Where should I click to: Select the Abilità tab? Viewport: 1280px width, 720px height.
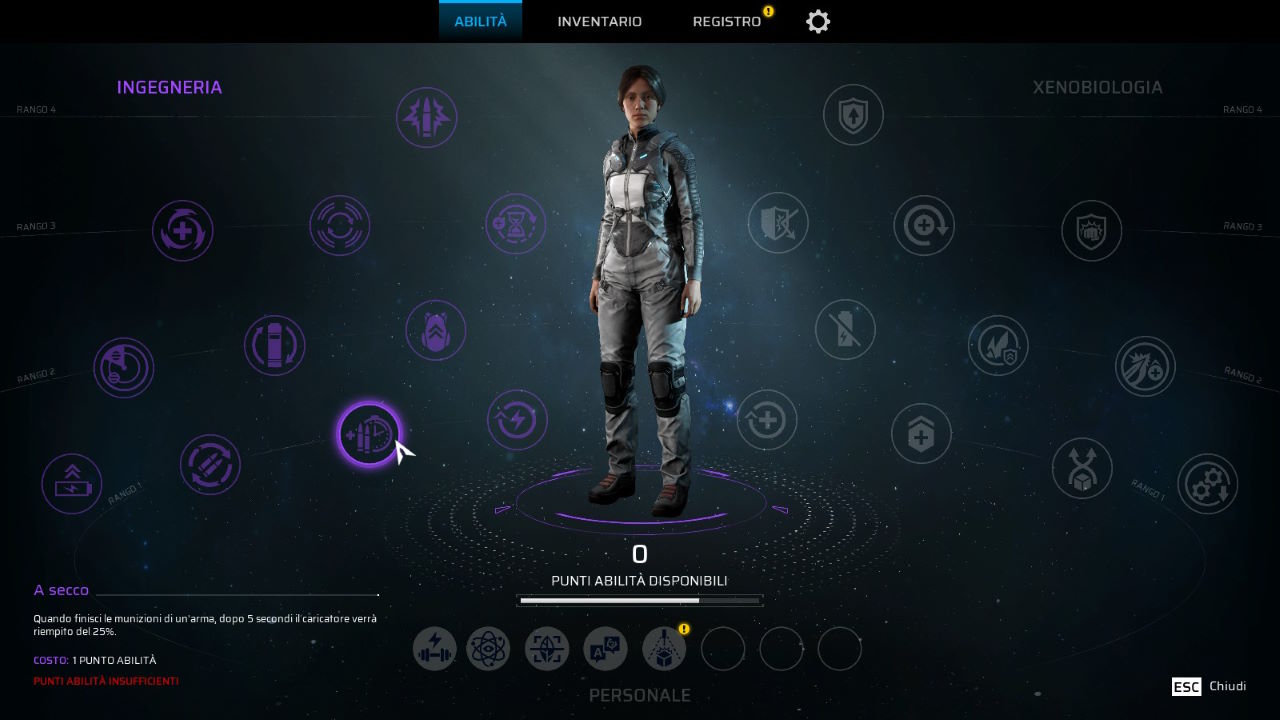pos(480,22)
